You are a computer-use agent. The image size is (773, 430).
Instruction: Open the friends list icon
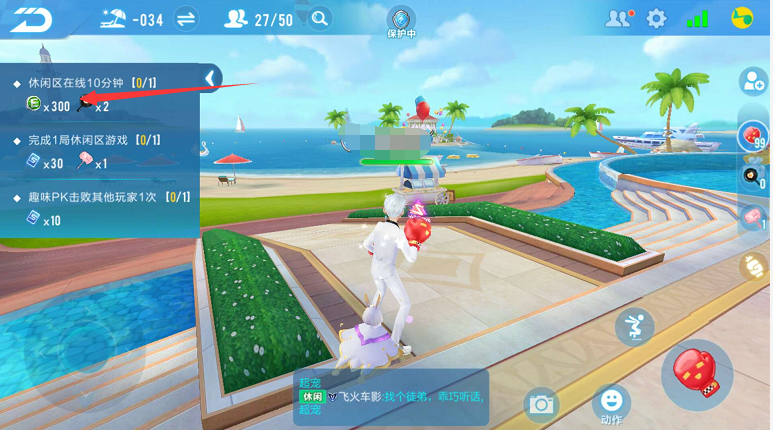[619, 18]
